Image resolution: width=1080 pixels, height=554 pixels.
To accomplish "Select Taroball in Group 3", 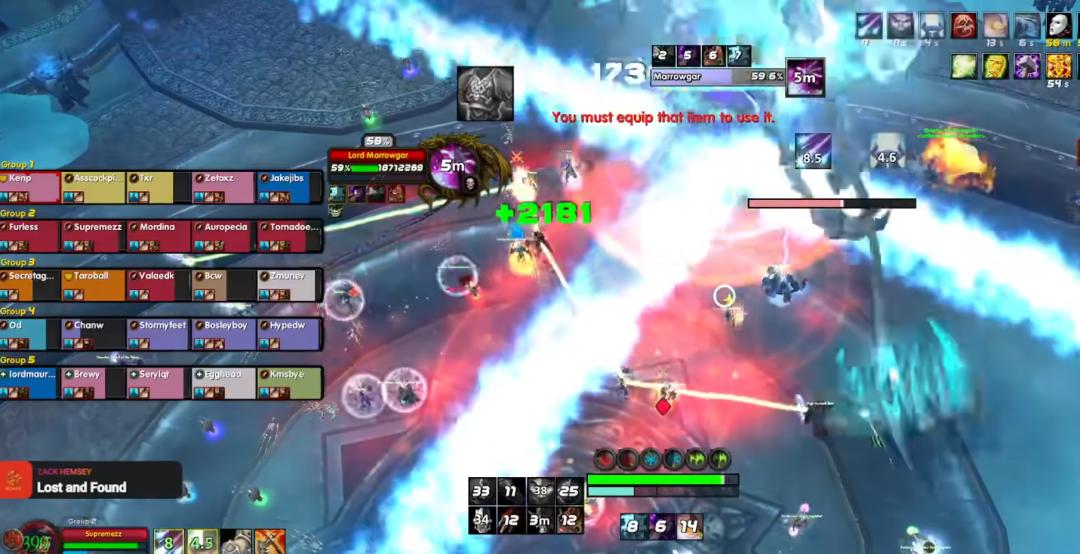I will point(95,284).
